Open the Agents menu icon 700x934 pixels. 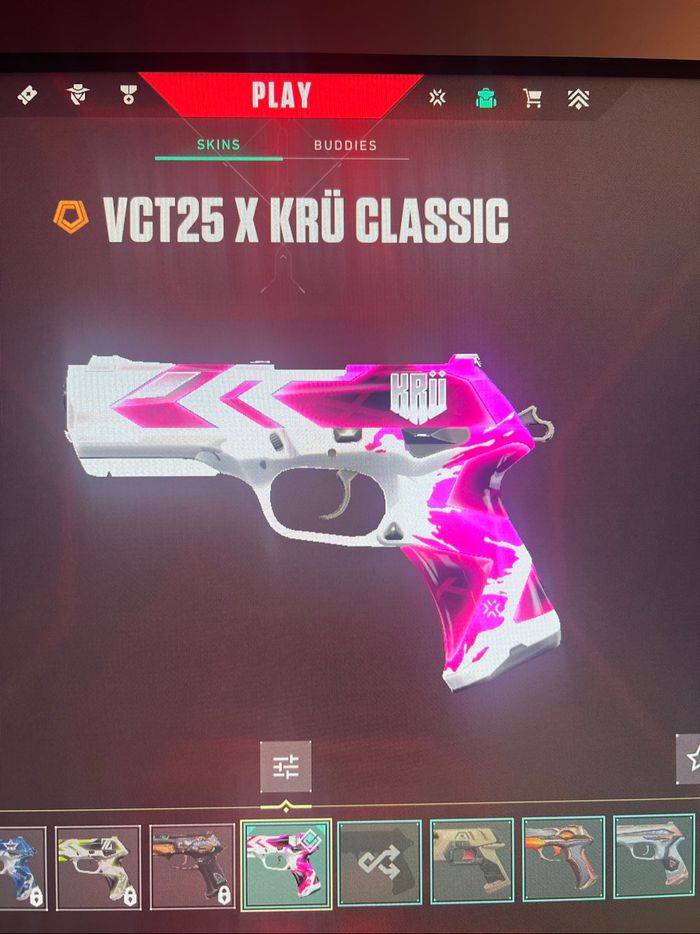pyautogui.click(x=78, y=95)
